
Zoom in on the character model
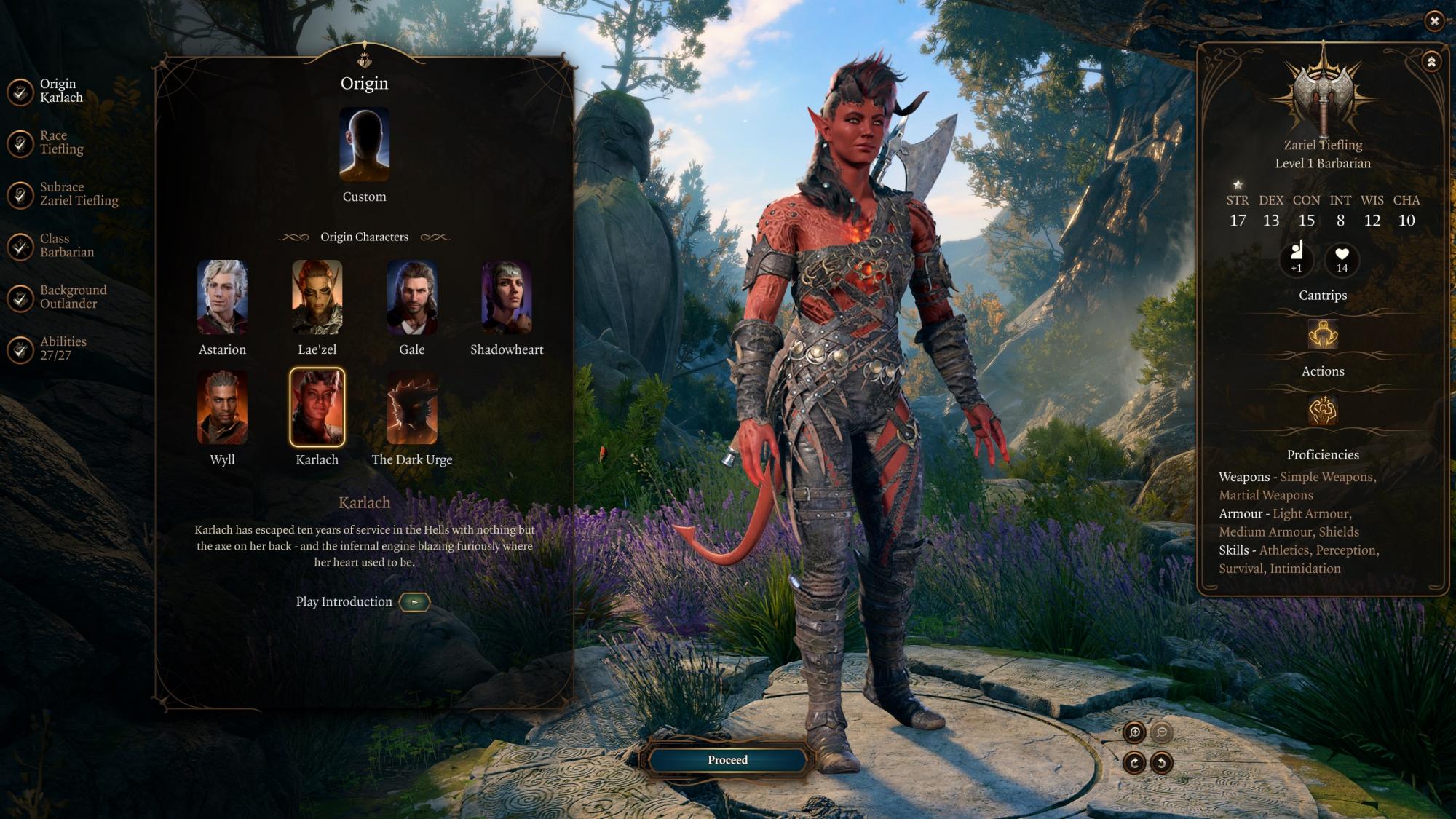1134,732
